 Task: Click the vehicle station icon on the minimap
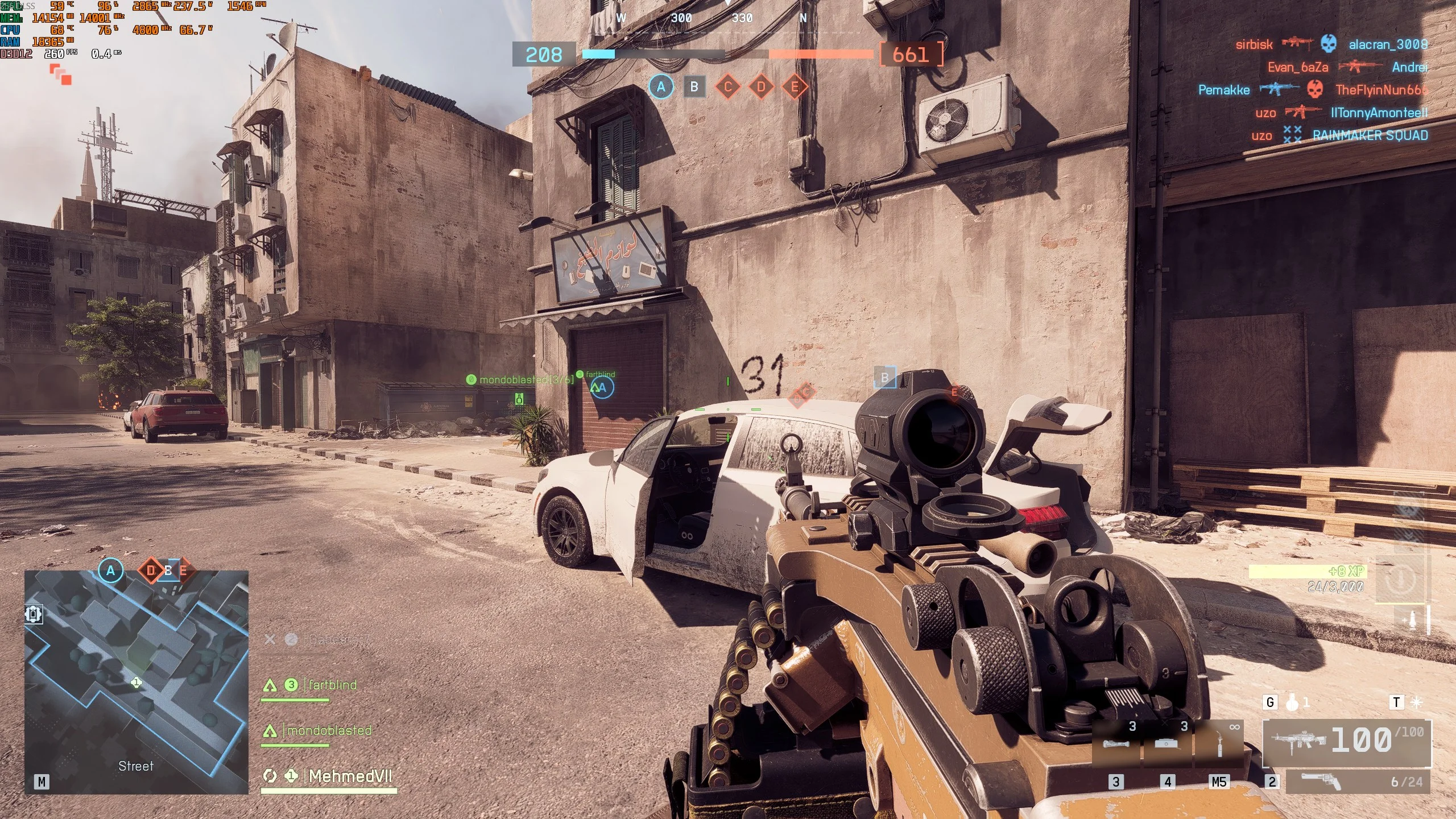point(34,614)
